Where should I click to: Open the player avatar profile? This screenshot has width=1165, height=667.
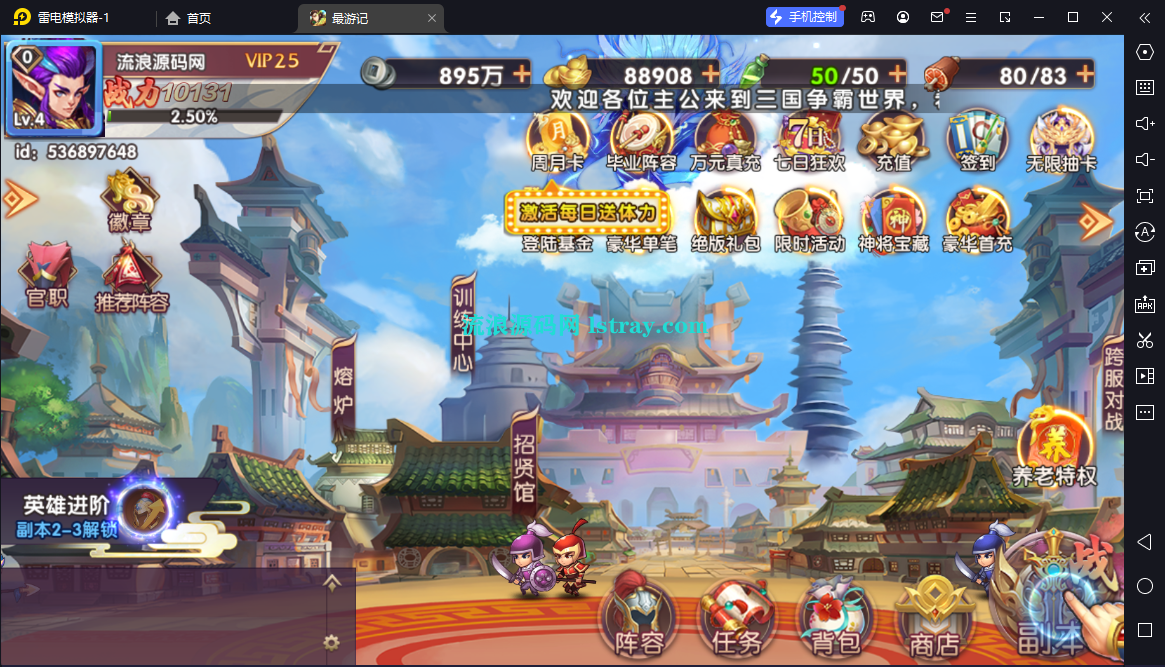click(x=54, y=89)
